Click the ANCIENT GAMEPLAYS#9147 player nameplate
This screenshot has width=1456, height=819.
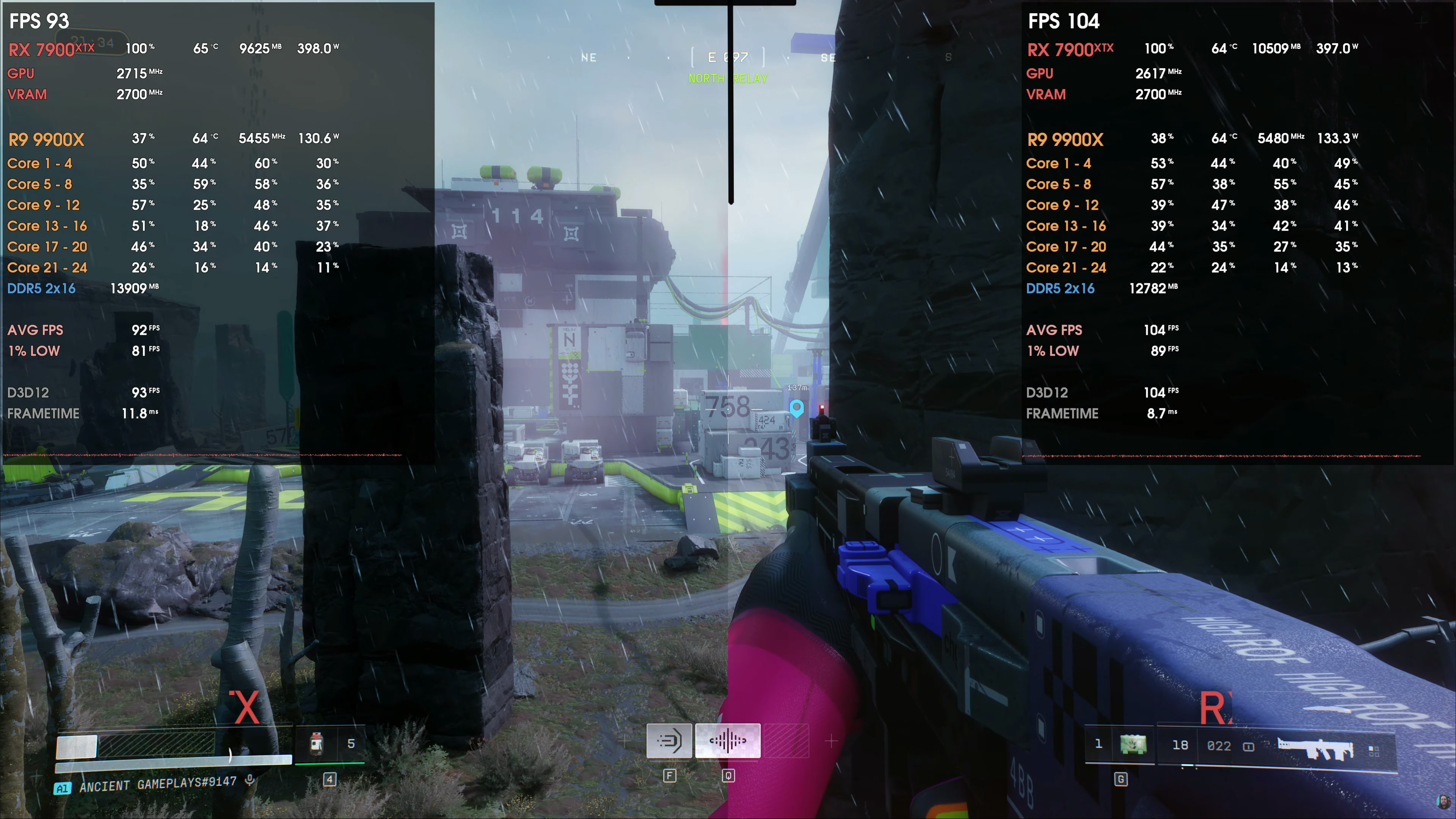coord(158,784)
